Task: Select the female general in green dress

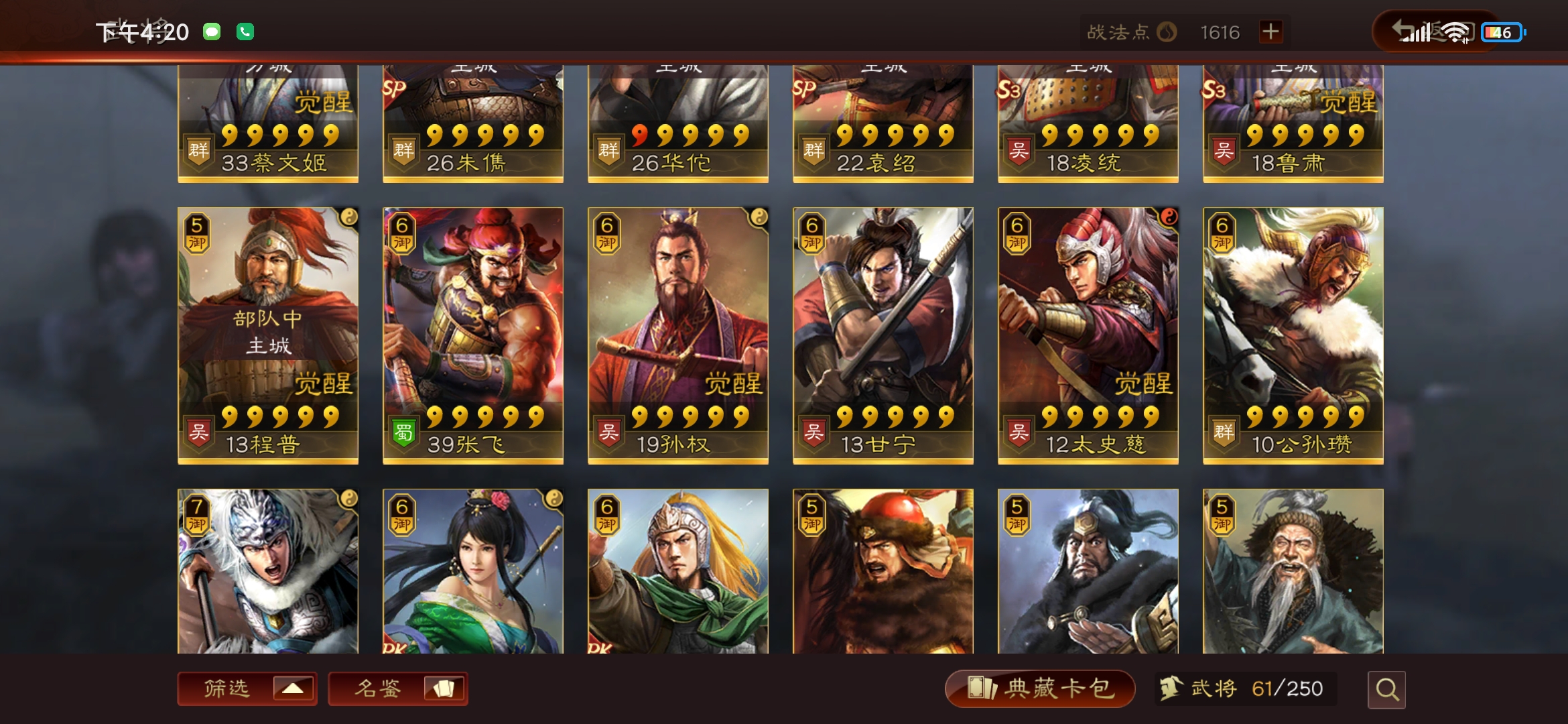Action: 473,571
